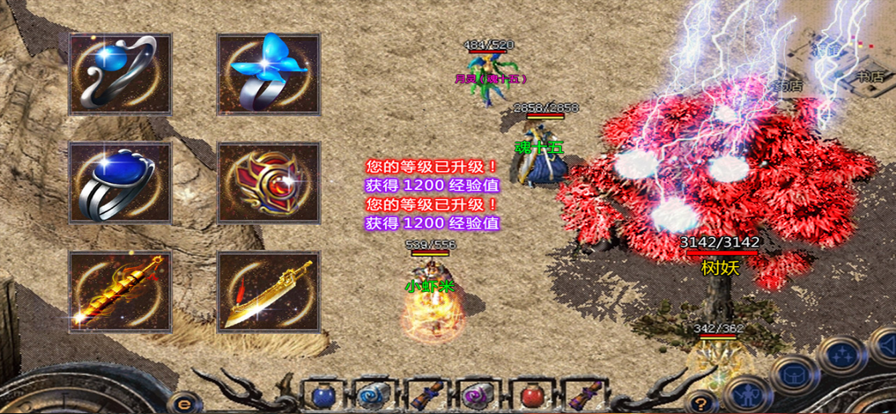Open the question mark help button

[x=703, y=402]
